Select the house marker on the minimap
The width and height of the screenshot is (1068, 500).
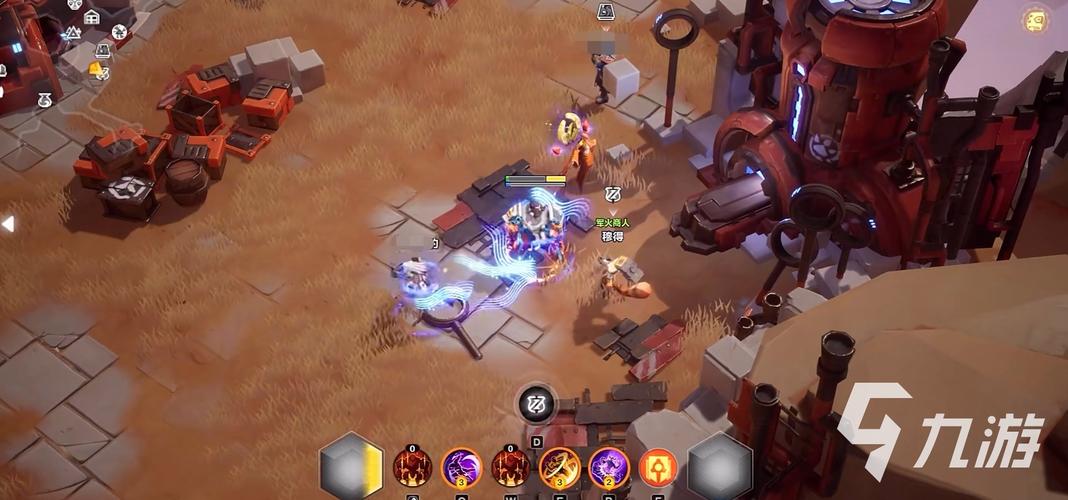pyautogui.click(x=92, y=16)
